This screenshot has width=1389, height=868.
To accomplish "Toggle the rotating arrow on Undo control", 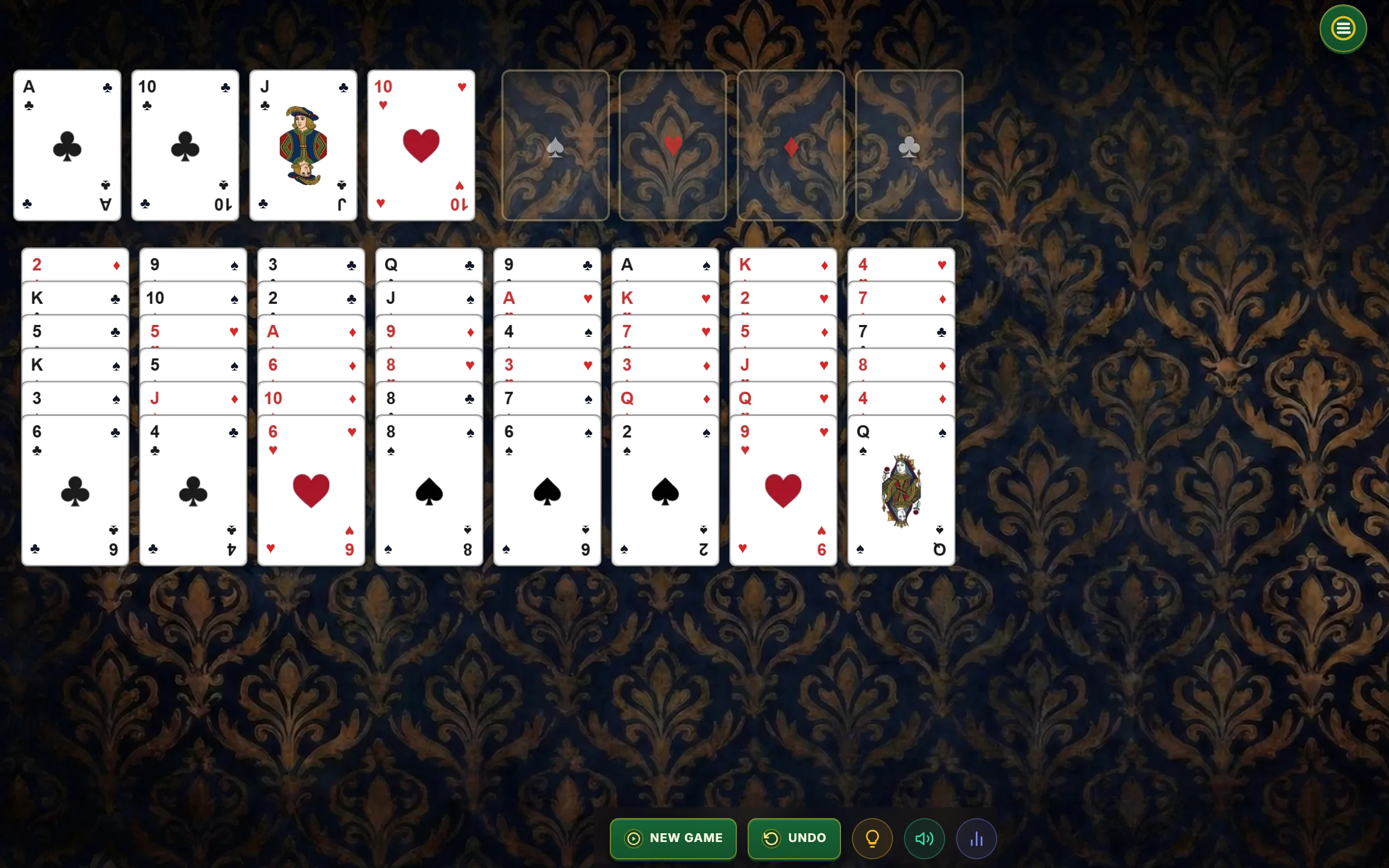I will (x=772, y=838).
